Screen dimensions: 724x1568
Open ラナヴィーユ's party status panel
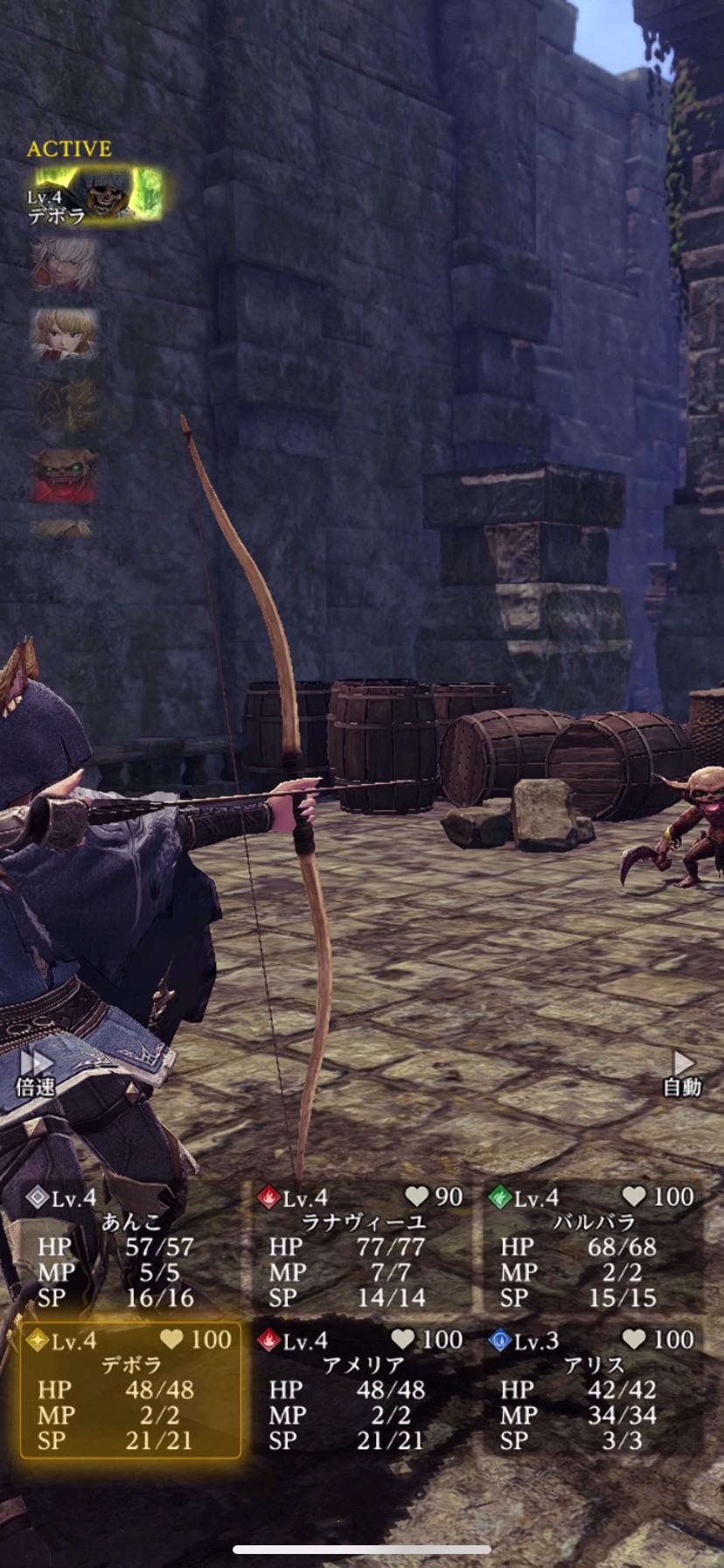pos(362,1247)
